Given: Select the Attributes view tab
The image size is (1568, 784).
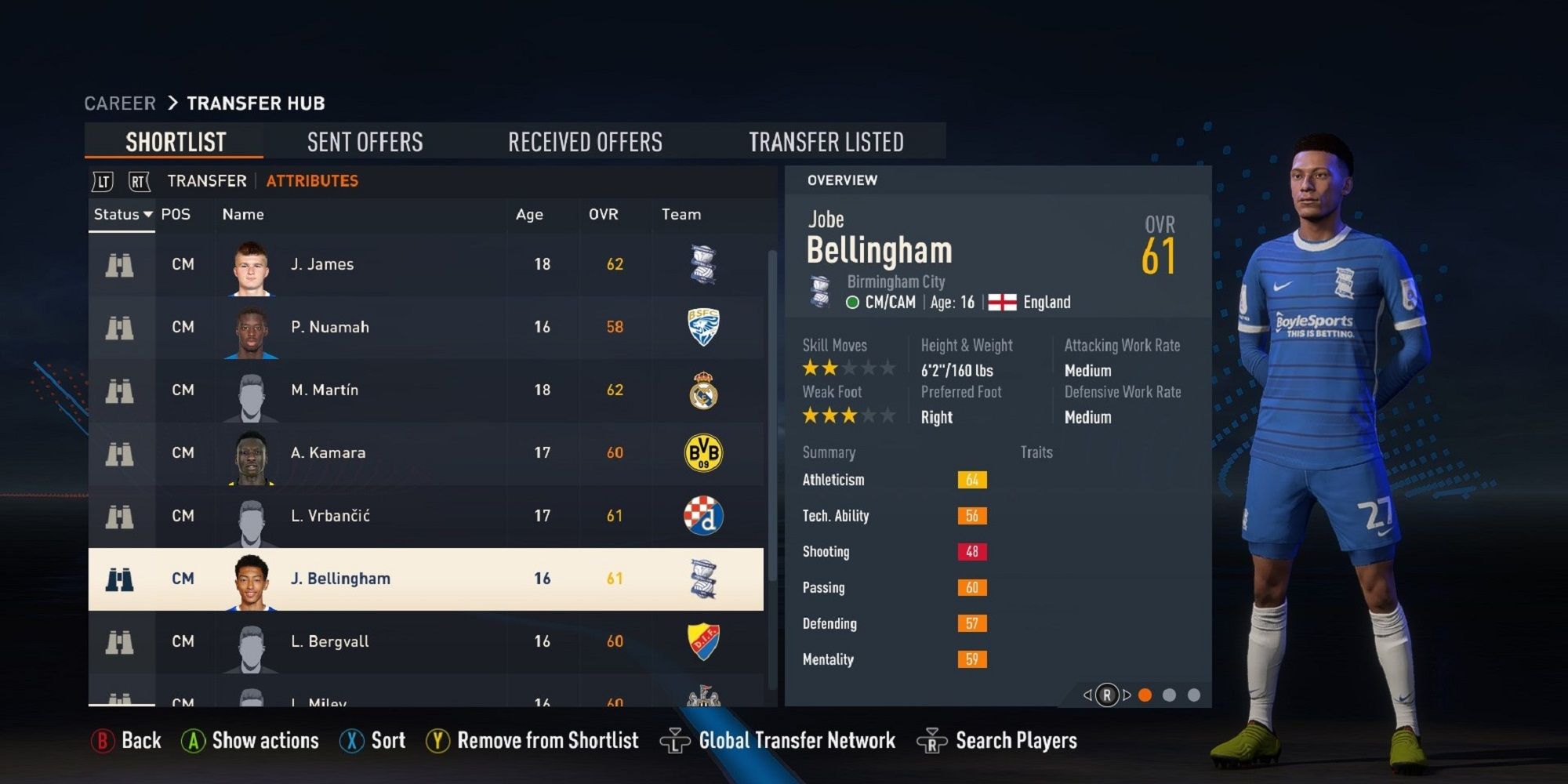Looking at the screenshot, I should [311, 180].
